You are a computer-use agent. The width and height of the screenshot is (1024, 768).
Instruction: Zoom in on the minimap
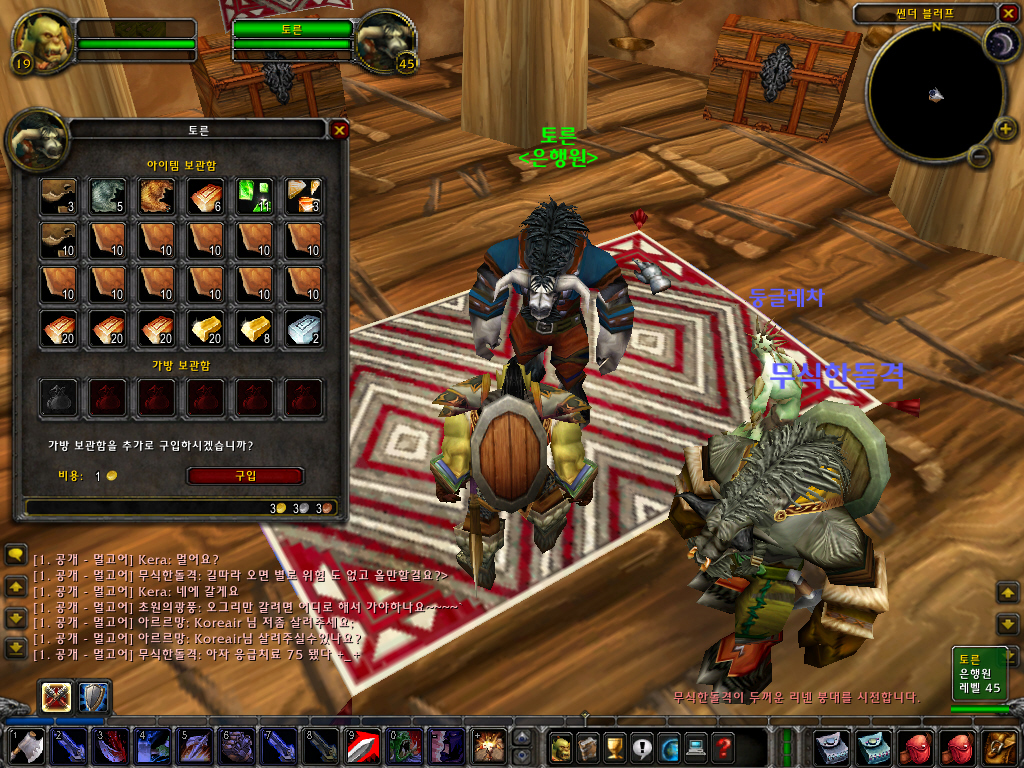[x=1005, y=128]
